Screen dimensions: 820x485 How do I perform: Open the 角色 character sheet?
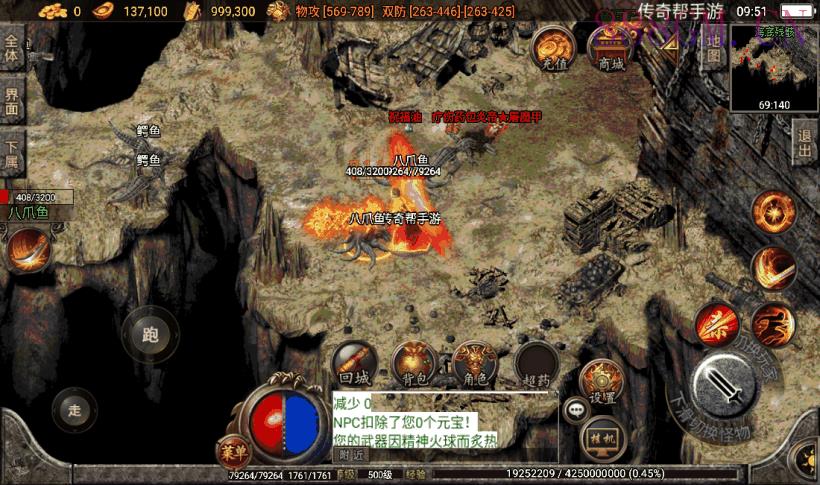click(x=475, y=364)
